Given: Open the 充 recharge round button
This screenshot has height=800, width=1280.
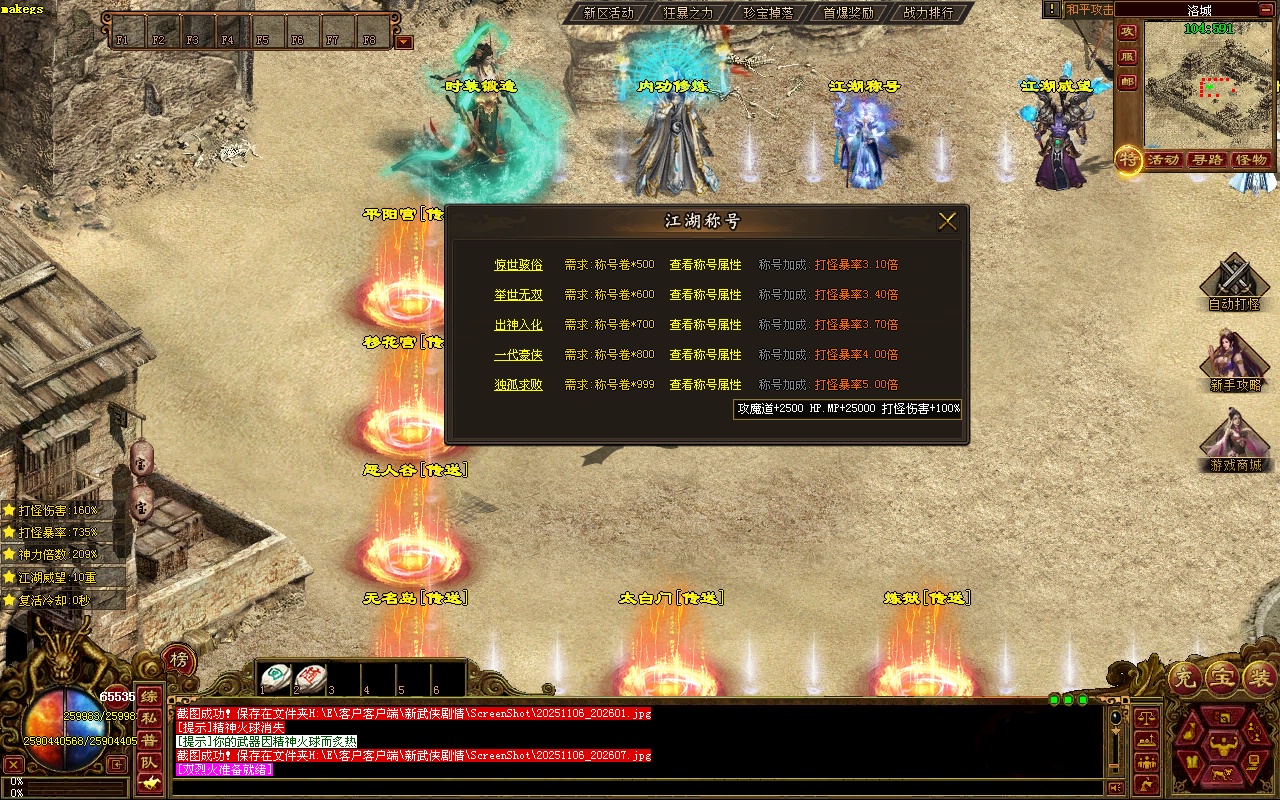Looking at the screenshot, I should pos(1187,679).
